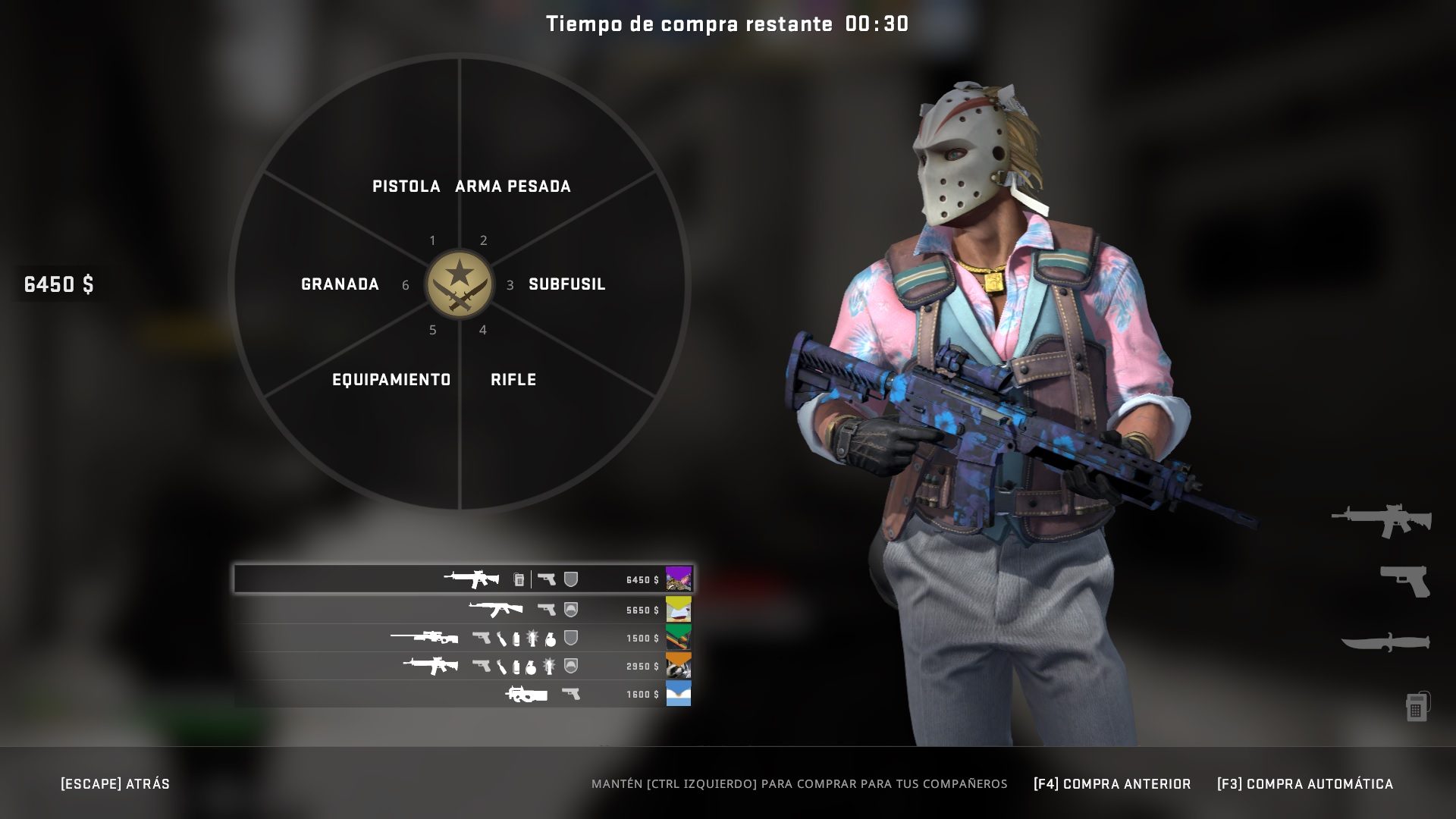Select the AK-47 icon in the 5650 $ loadout
The height and width of the screenshot is (819, 1456).
[x=494, y=609]
